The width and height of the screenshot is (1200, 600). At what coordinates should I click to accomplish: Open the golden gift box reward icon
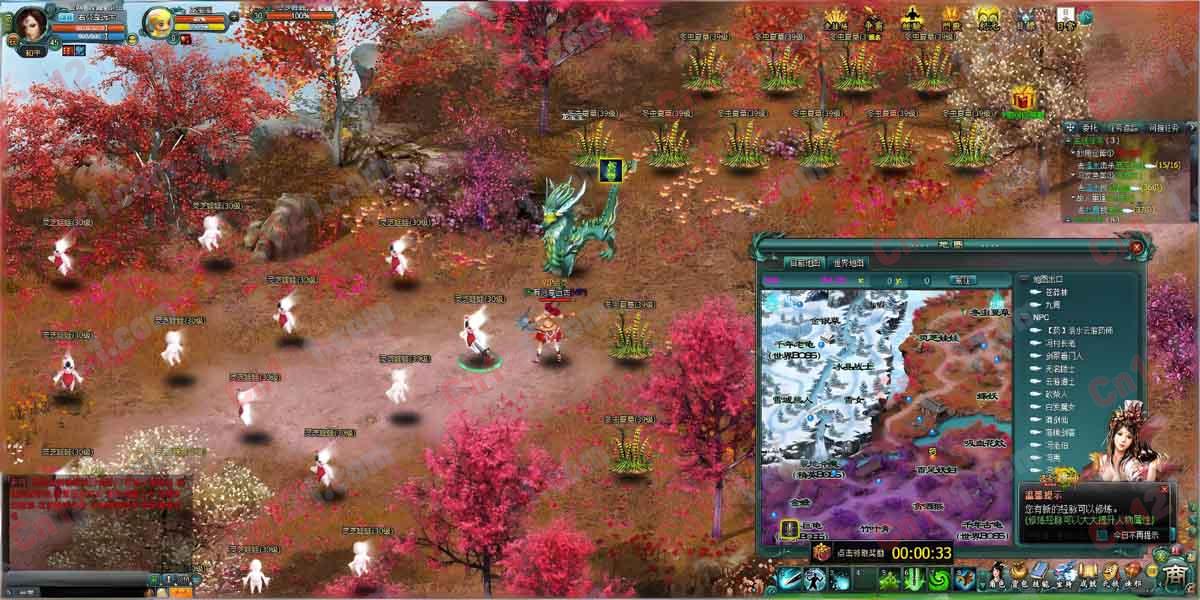[x=1022, y=99]
